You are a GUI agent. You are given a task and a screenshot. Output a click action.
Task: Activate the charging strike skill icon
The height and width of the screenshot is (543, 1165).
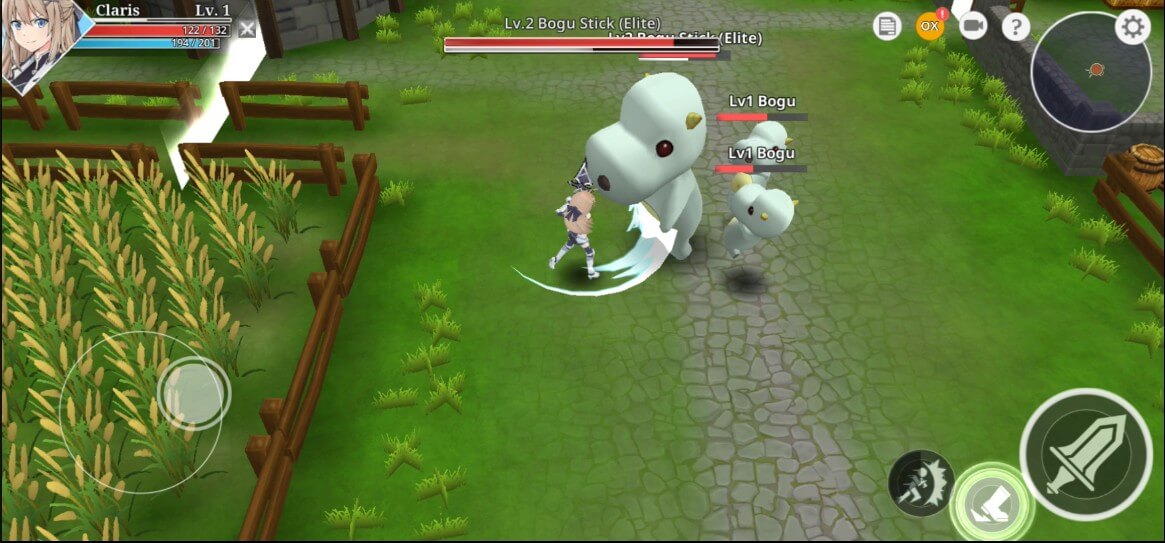point(920,483)
